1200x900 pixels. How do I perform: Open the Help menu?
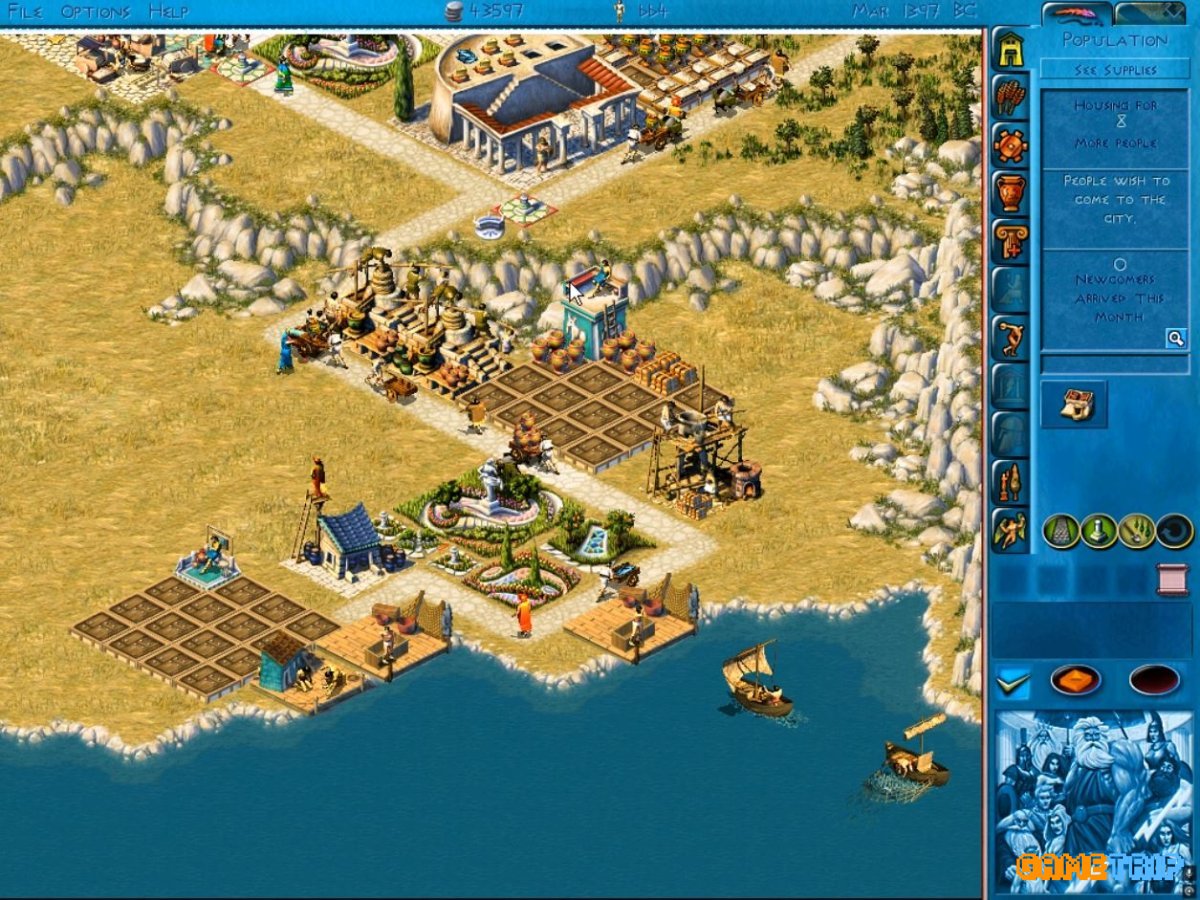[168, 12]
